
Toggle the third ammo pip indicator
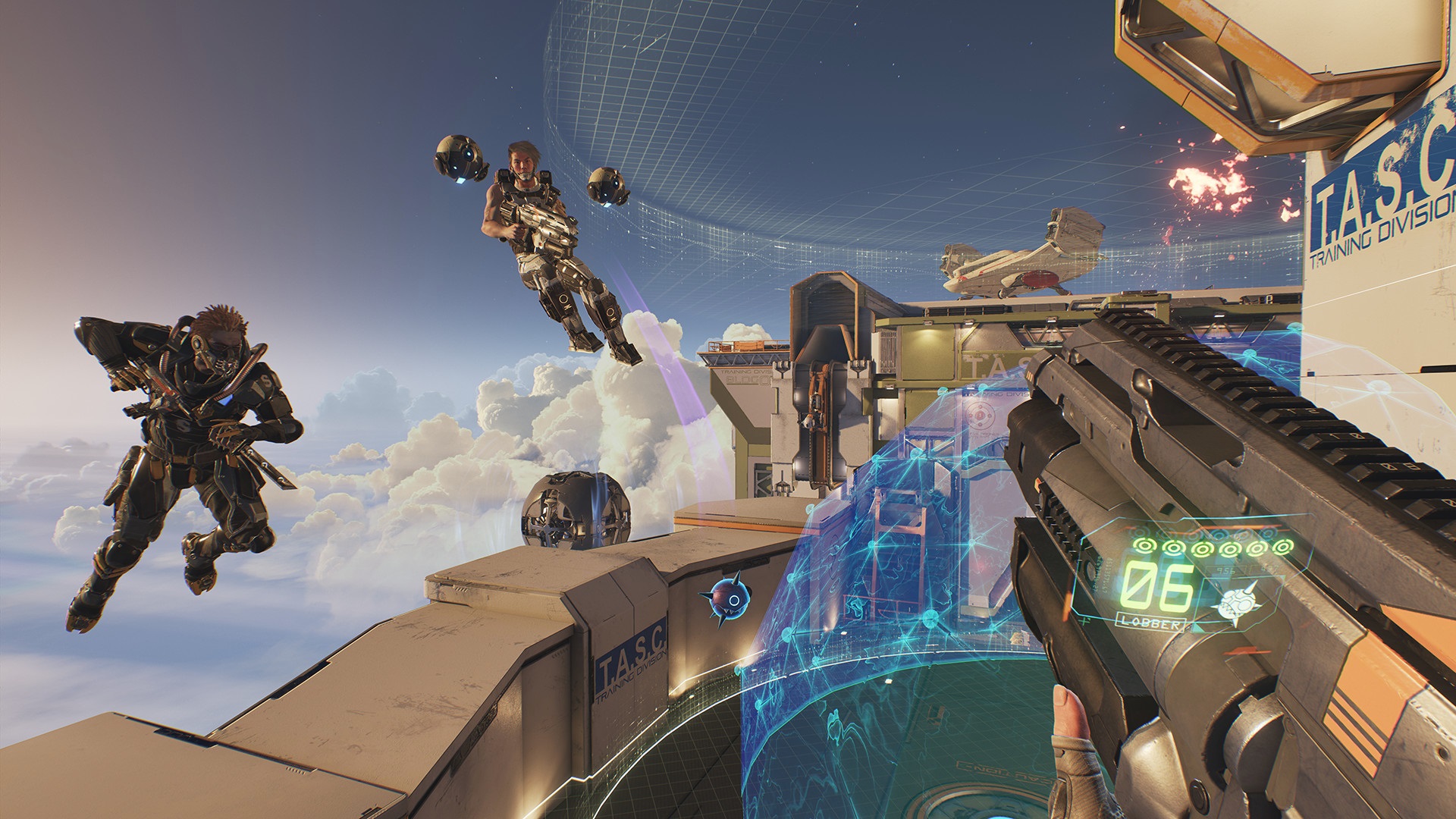point(1204,548)
